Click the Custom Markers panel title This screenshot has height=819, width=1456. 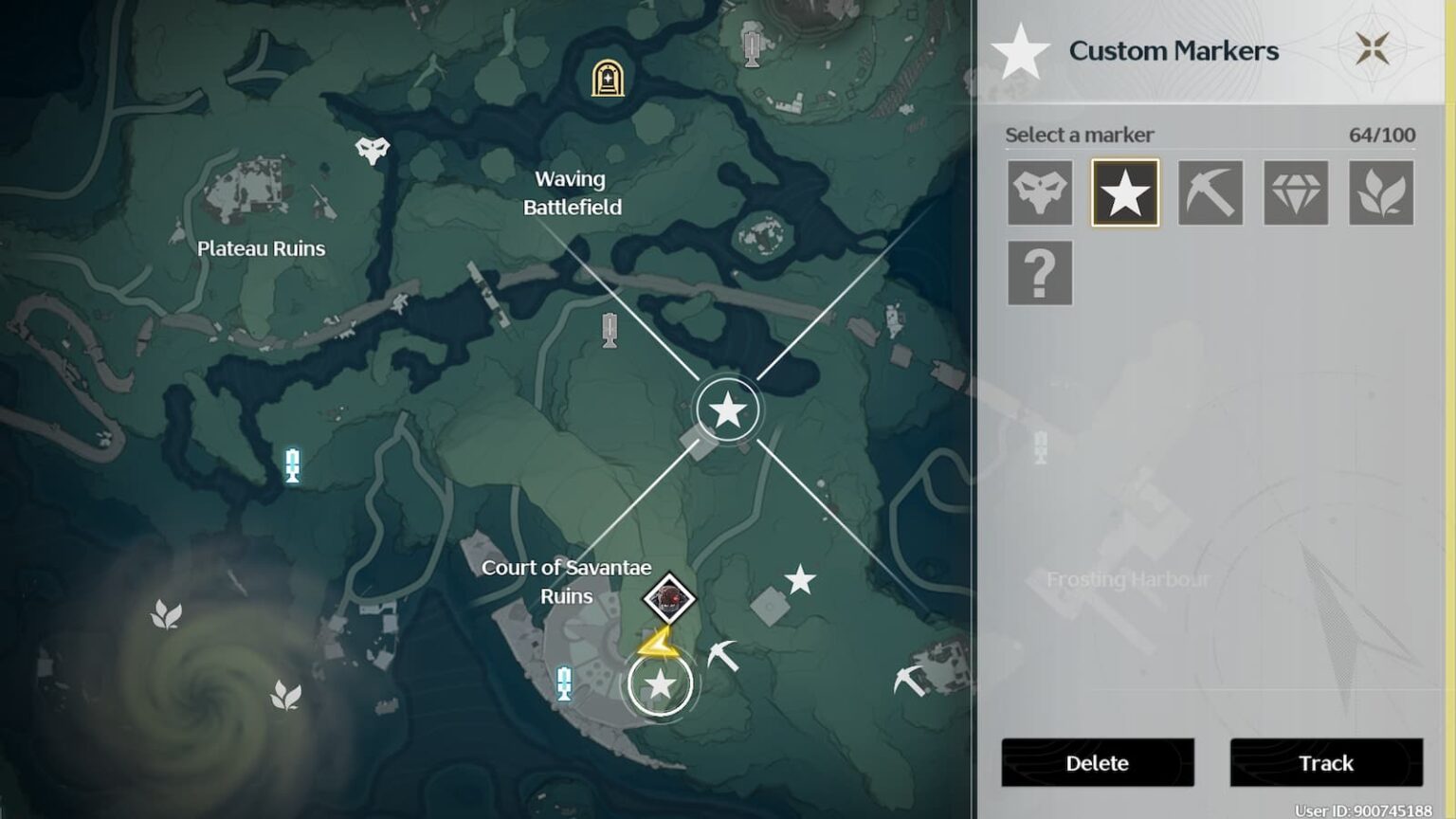click(x=1174, y=50)
